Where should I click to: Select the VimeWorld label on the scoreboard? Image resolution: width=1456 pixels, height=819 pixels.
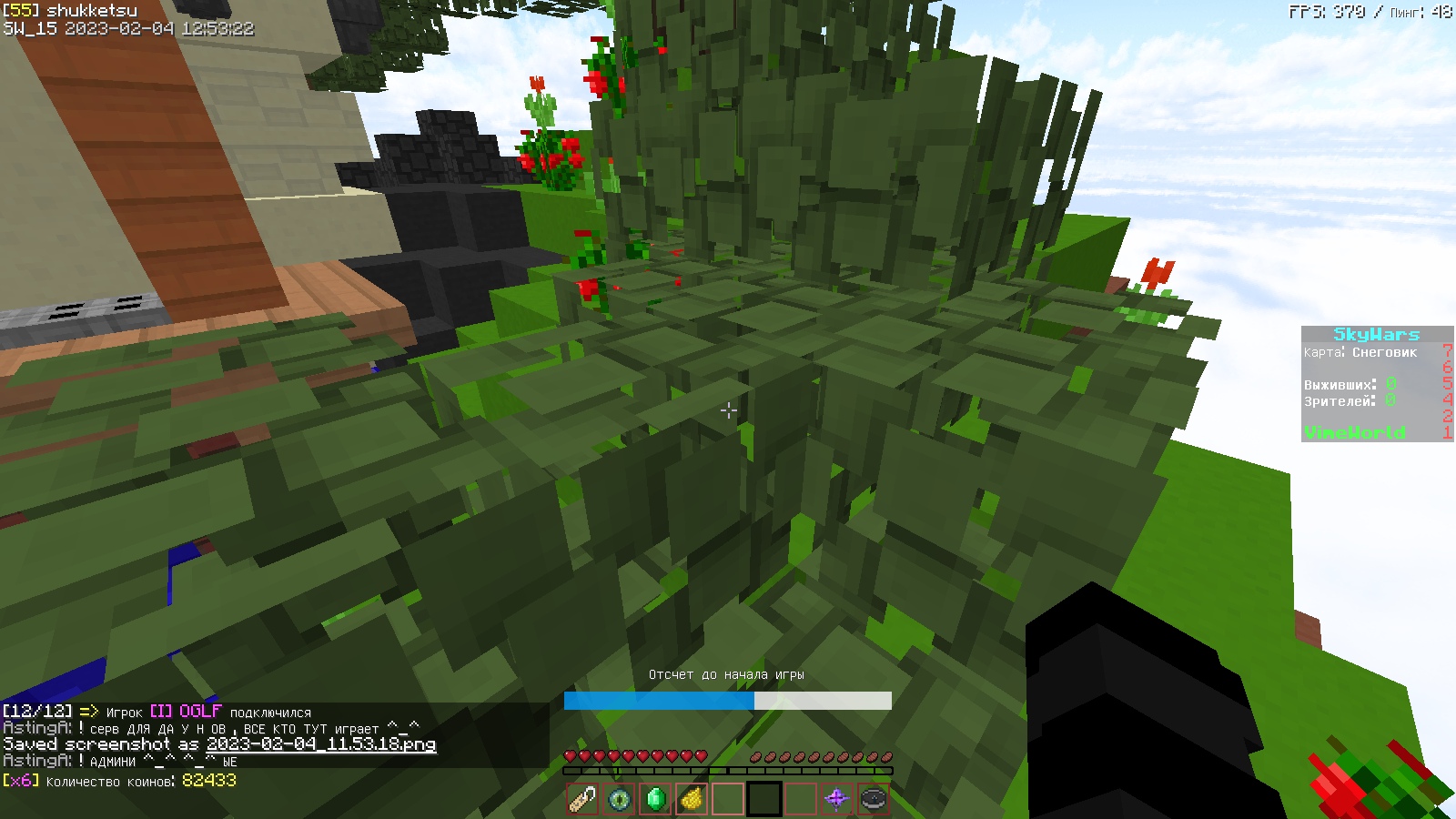click(1353, 432)
